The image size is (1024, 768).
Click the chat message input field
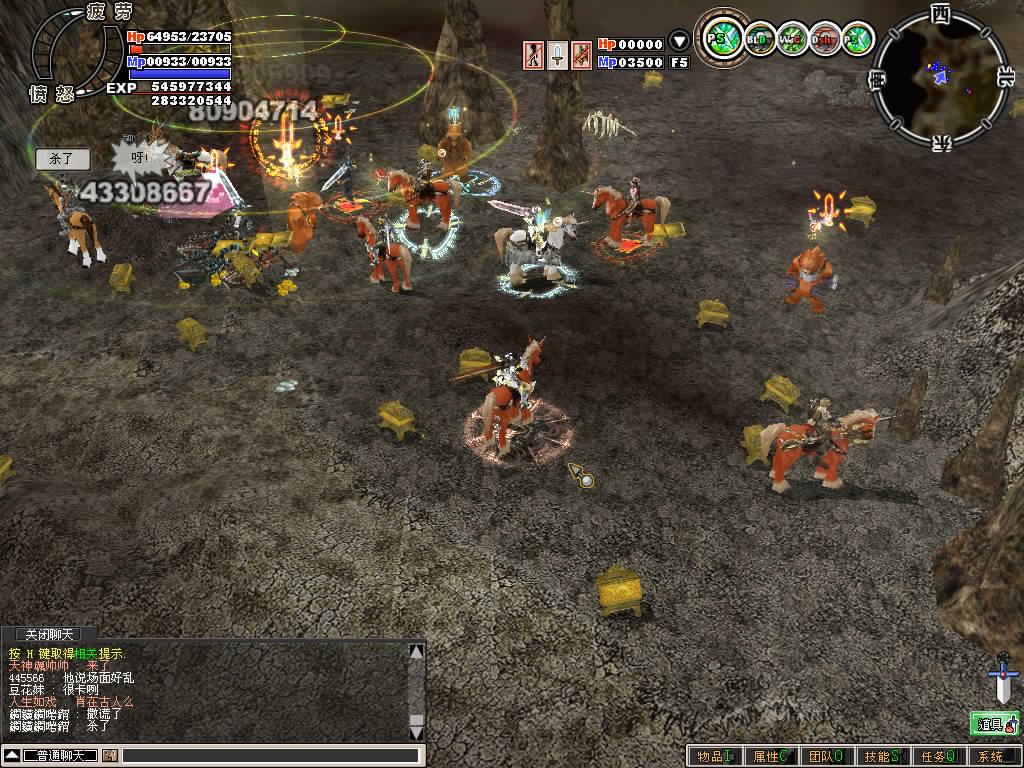click(270, 755)
